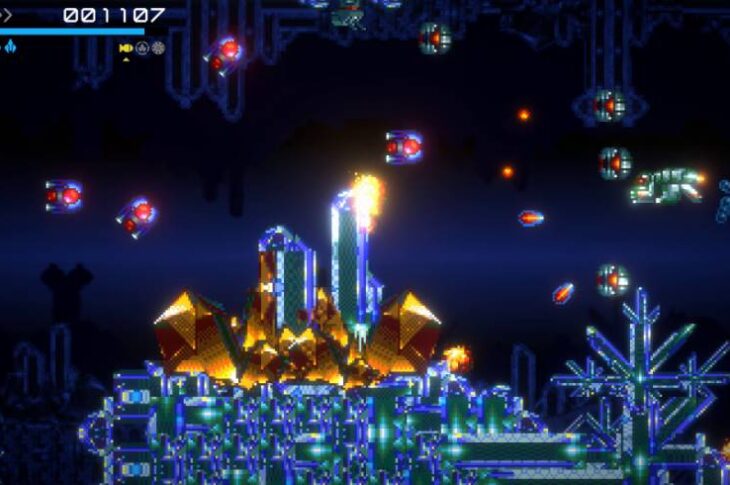Choose the grey triple-shot weapon icon
The height and width of the screenshot is (485, 730).
pyautogui.click(x=142, y=48)
